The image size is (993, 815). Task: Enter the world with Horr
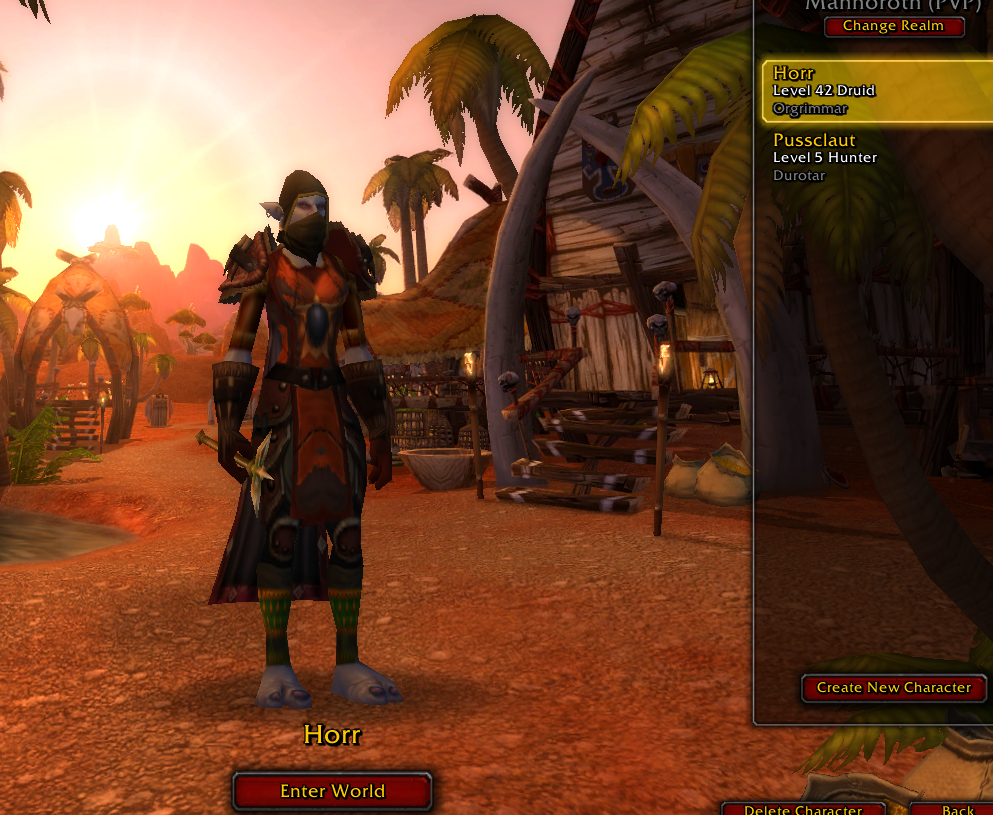coord(332,791)
